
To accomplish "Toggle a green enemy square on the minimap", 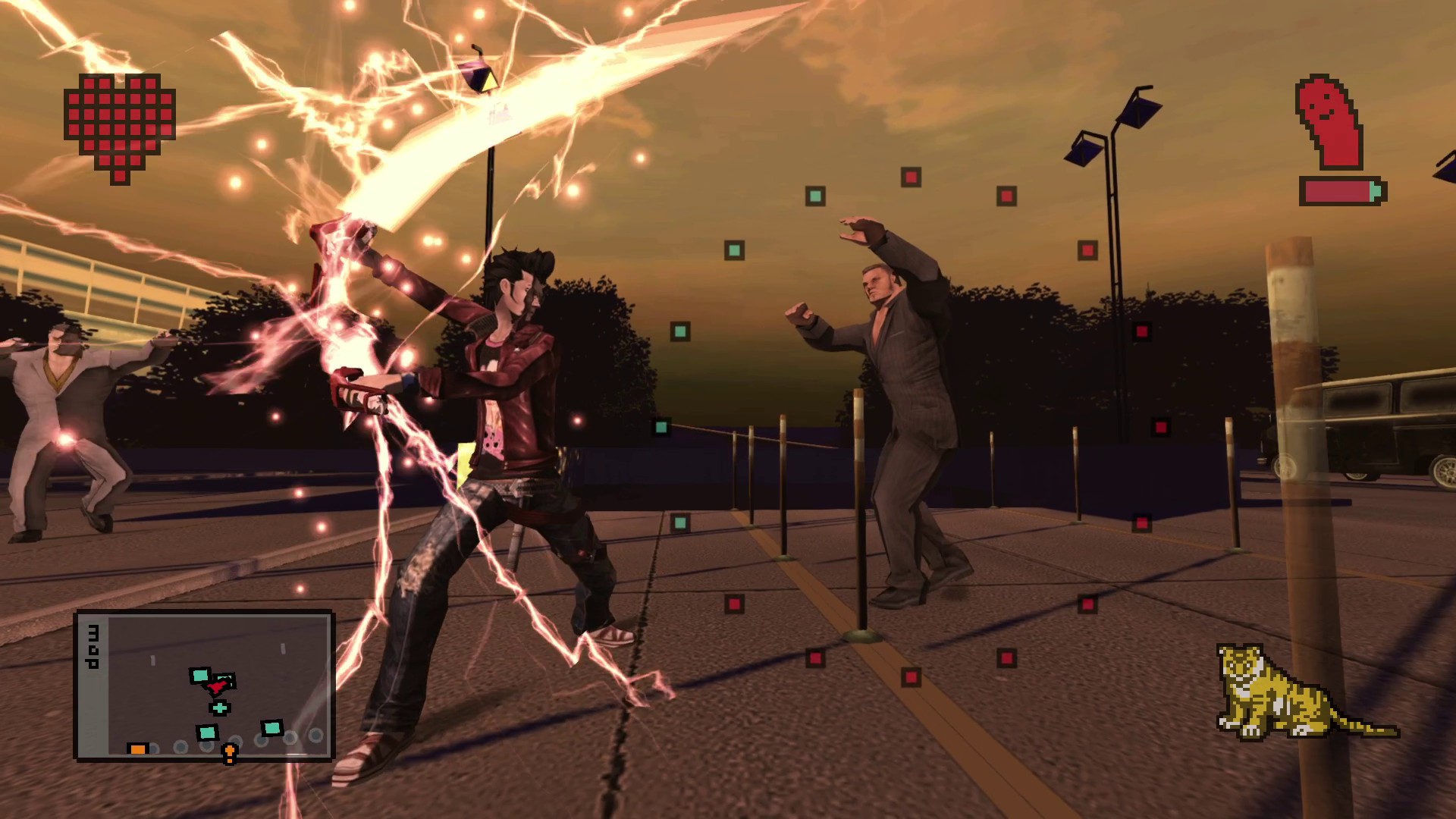I will coord(199,676).
